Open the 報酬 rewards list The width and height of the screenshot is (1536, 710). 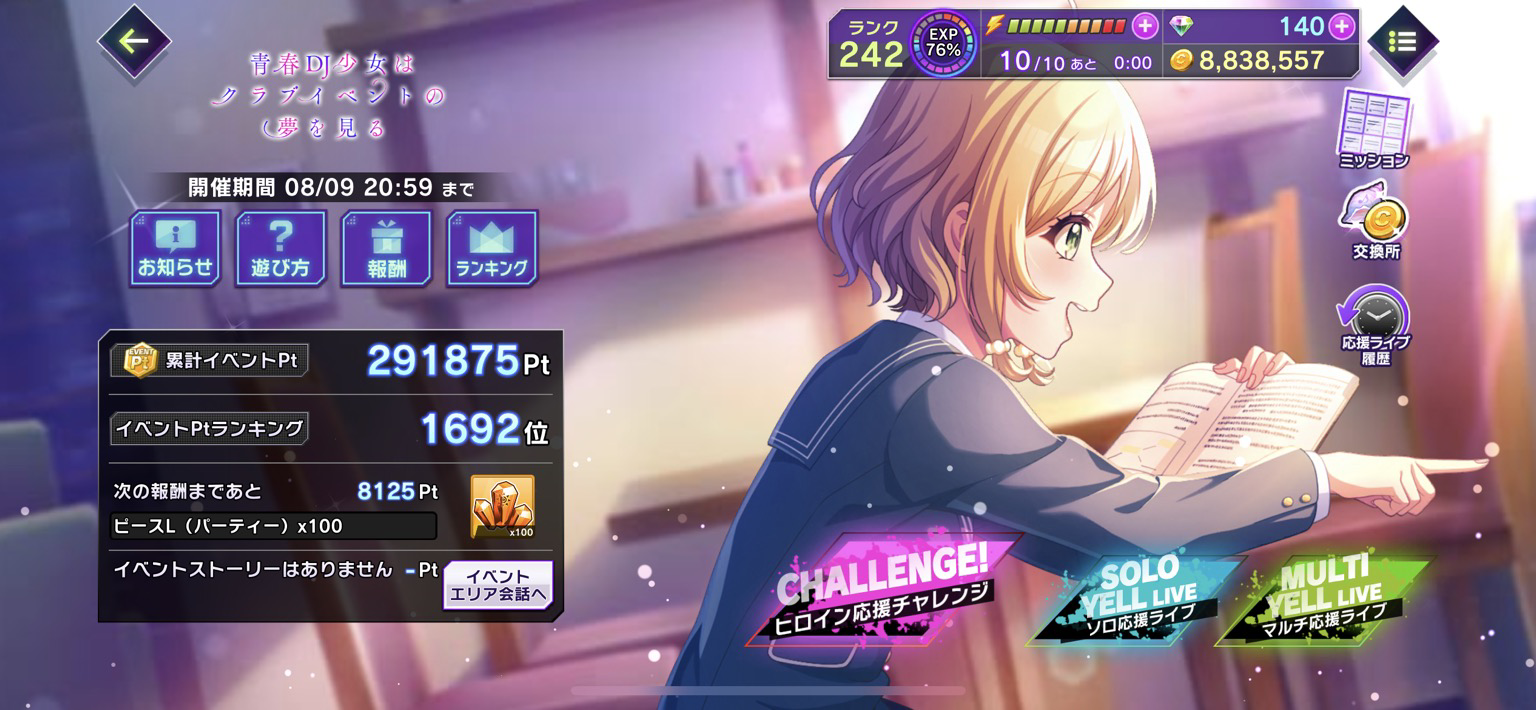[x=386, y=247]
